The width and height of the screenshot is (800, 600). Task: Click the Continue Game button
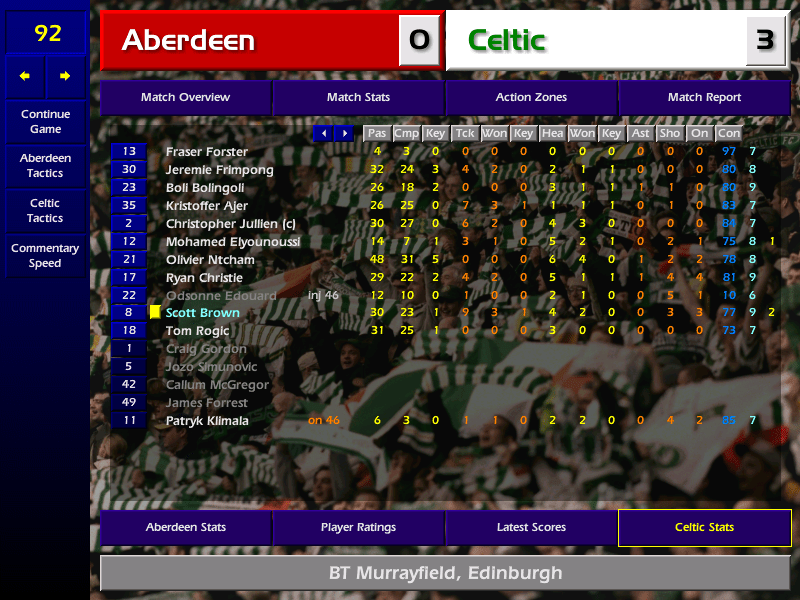(45, 121)
